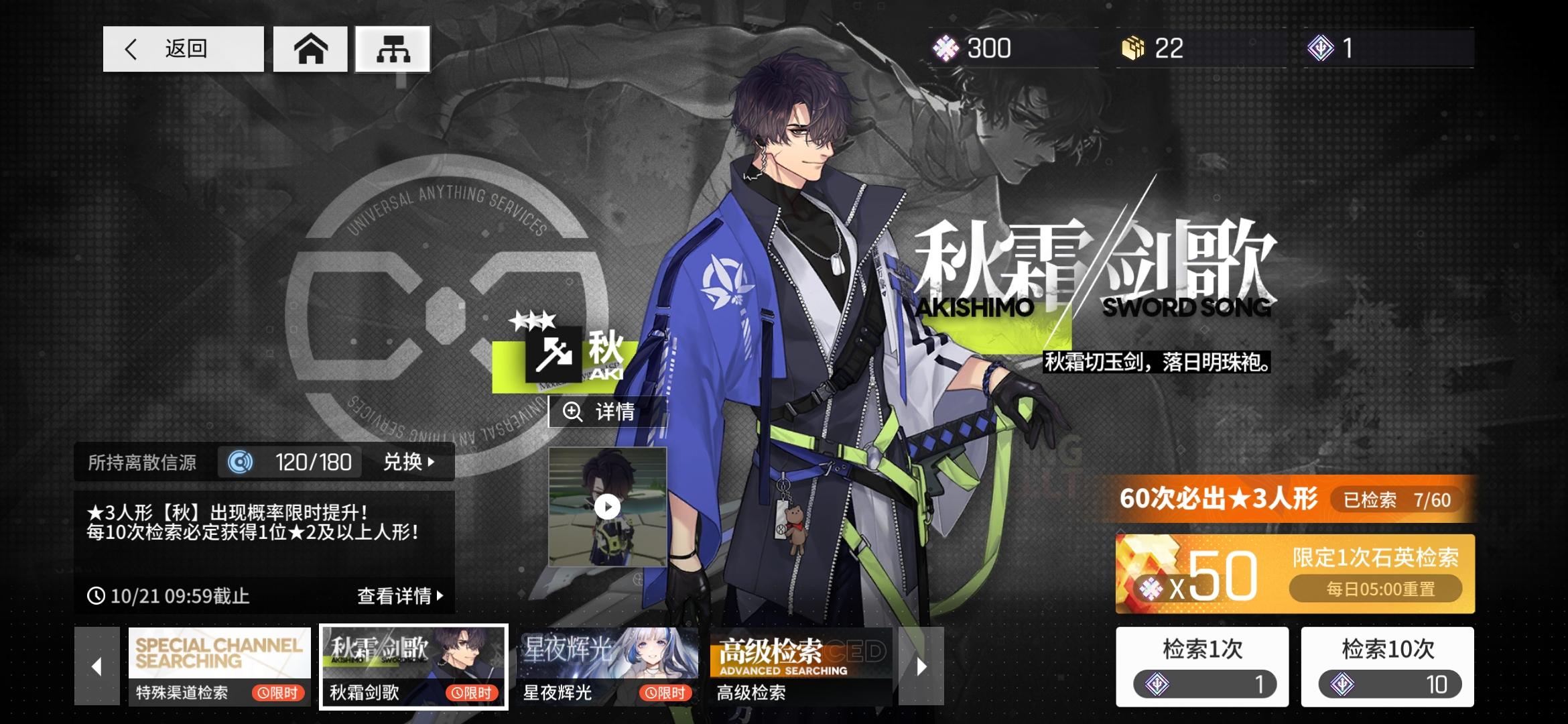Choose the 高级检索 advanced search tab
Screen dimensions: 1568x724
click(801, 666)
